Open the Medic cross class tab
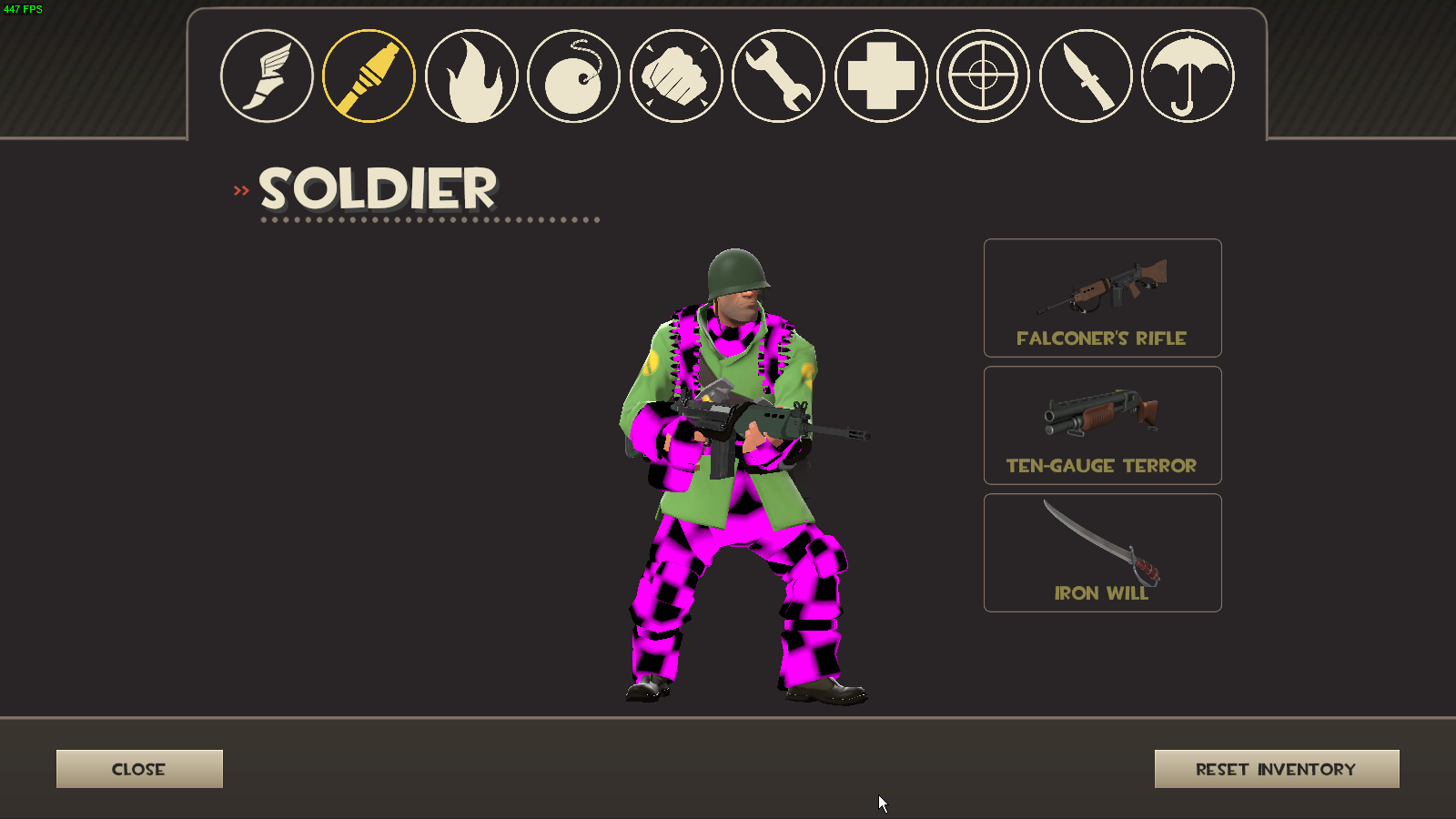This screenshot has height=819, width=1456. point(881,76)
